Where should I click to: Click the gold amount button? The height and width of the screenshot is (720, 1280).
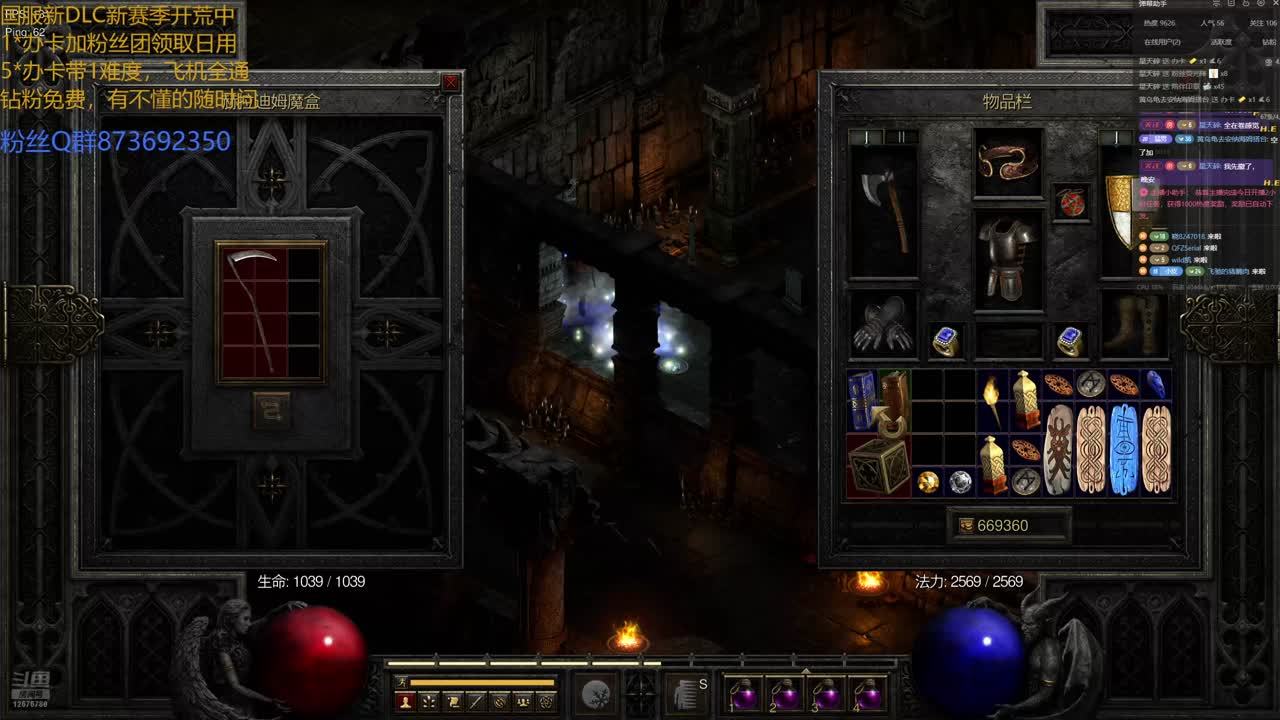click(1008, 525)
